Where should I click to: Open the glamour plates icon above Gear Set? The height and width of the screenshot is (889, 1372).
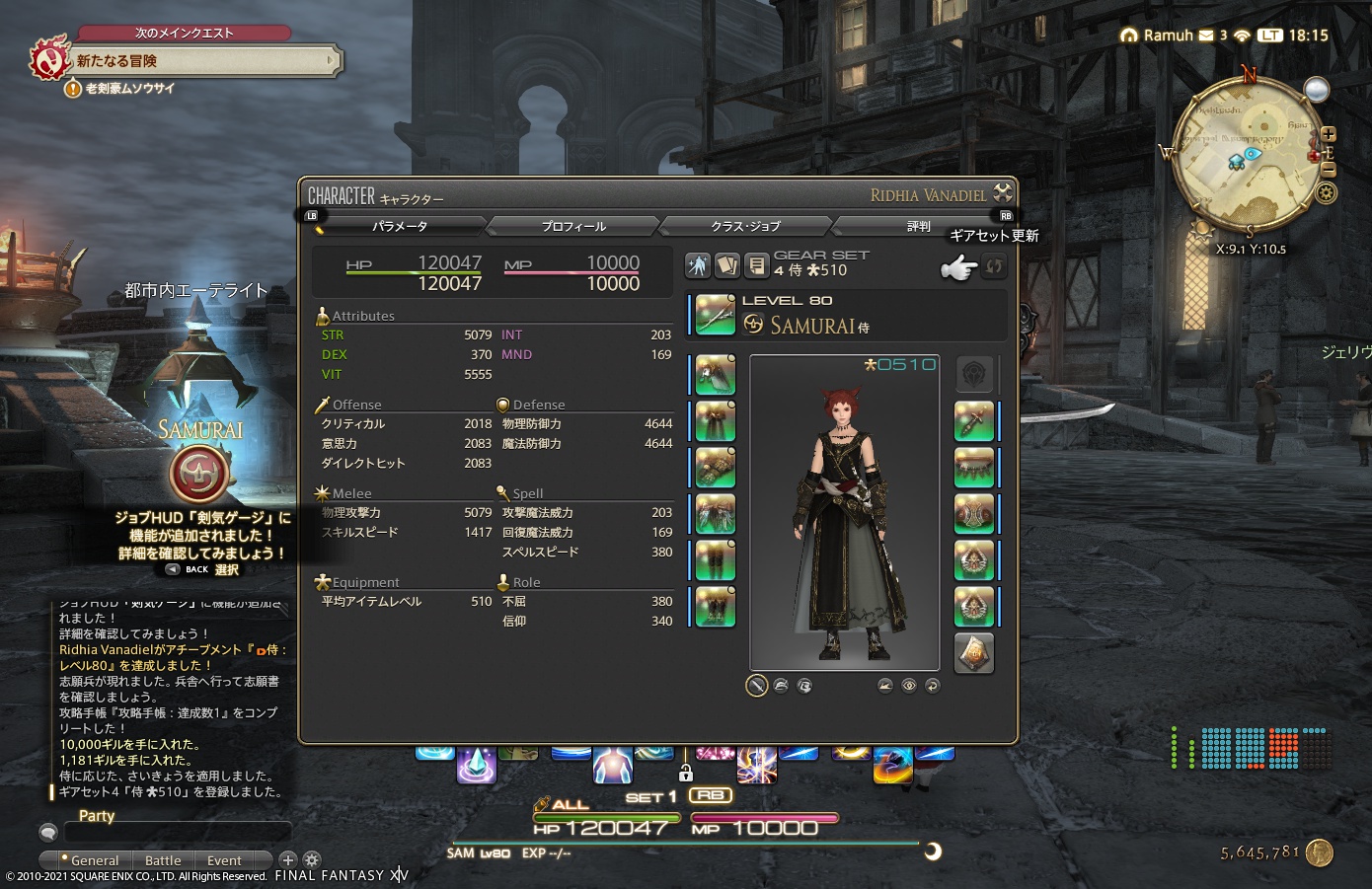(x=727, y=265)
